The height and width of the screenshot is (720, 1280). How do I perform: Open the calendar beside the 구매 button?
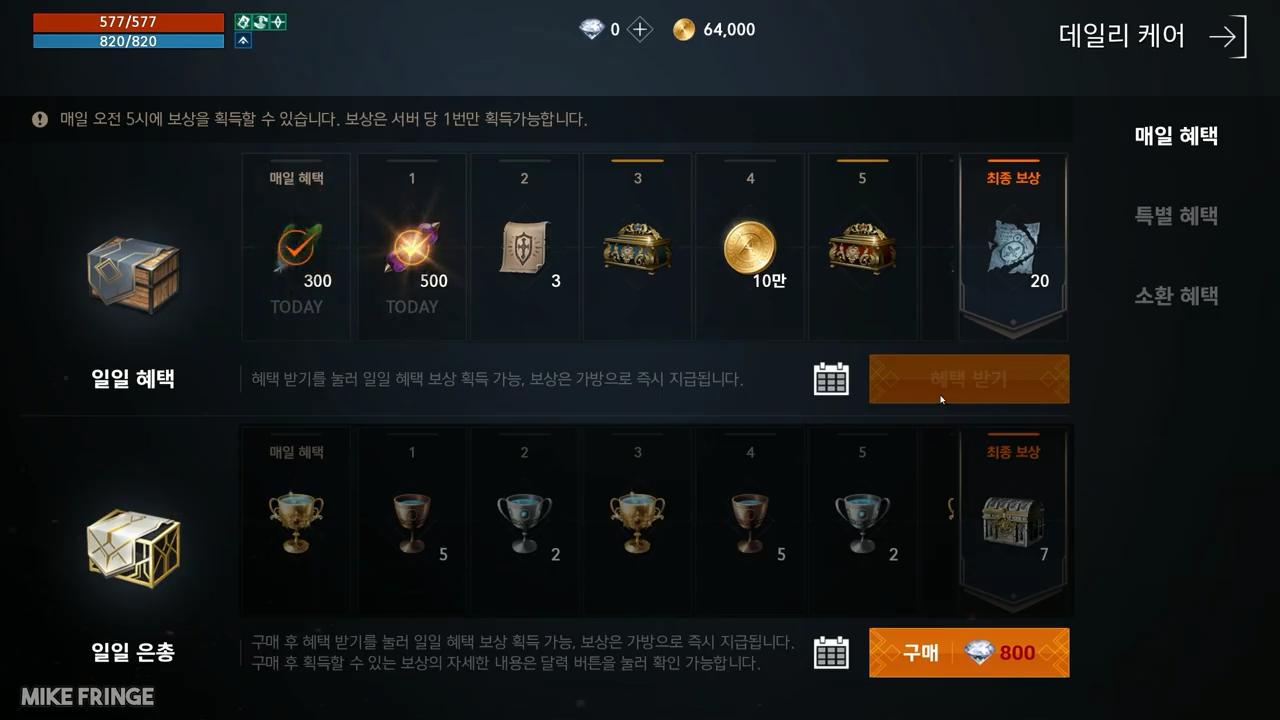(831, 652)
